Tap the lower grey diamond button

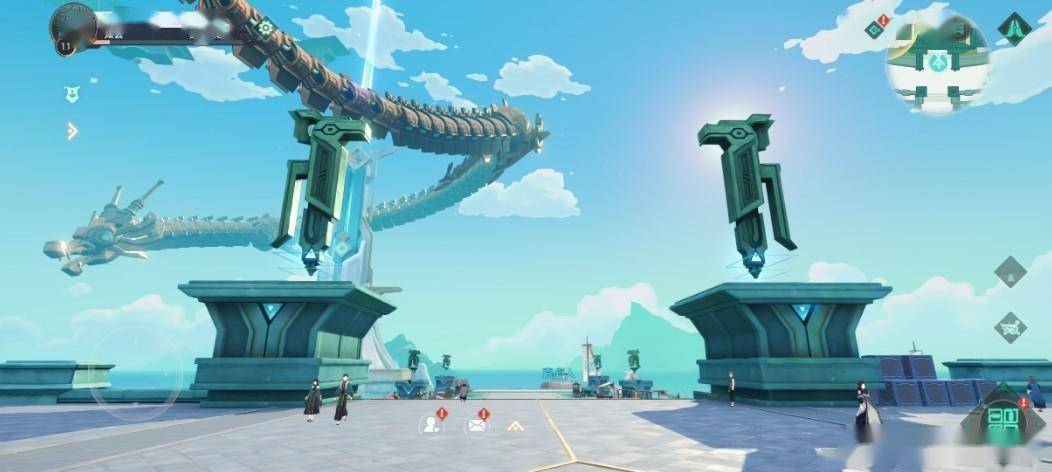(x=1010, y=327)
